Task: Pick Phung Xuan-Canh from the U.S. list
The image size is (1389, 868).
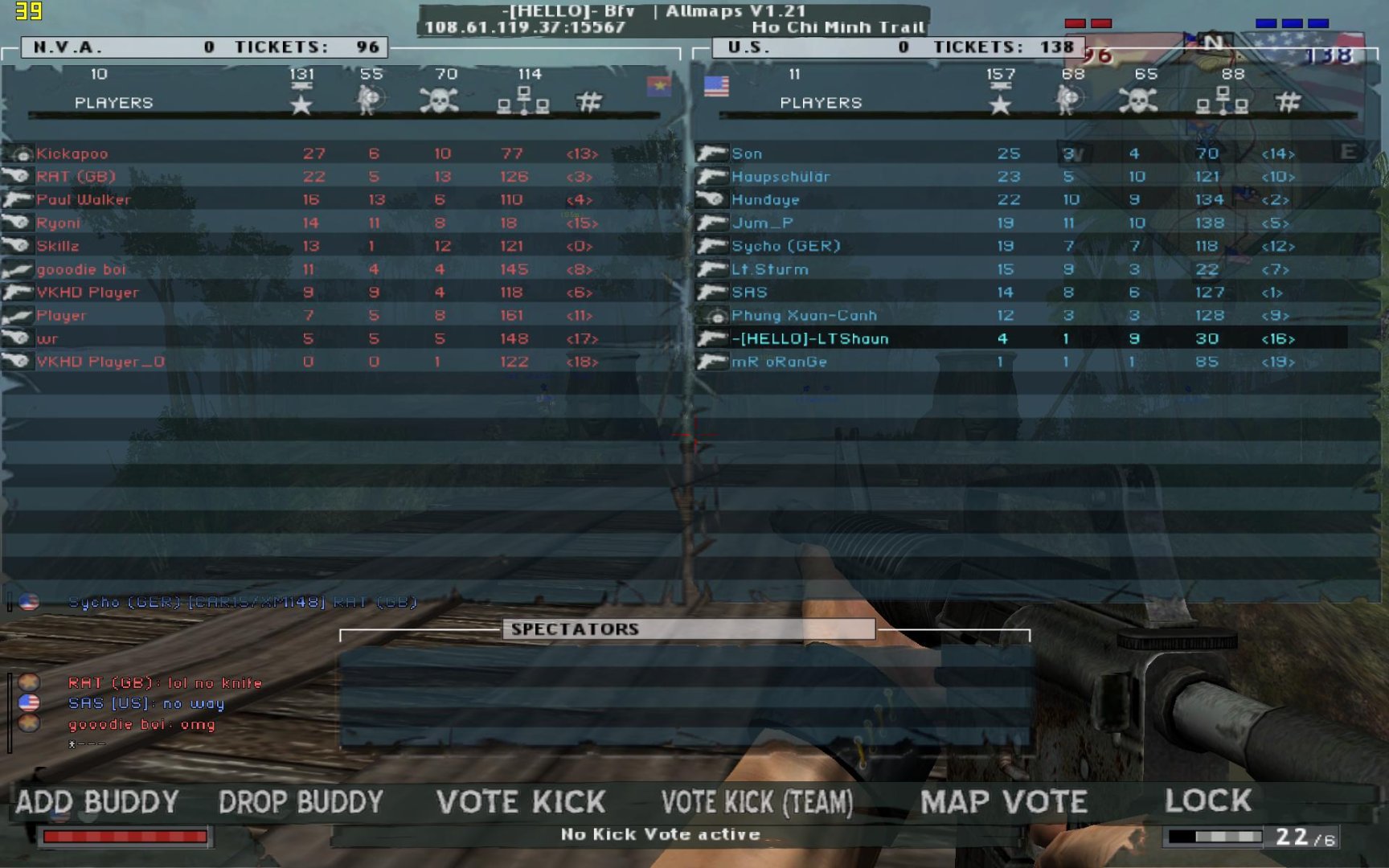Action: (x=804, y=316)
